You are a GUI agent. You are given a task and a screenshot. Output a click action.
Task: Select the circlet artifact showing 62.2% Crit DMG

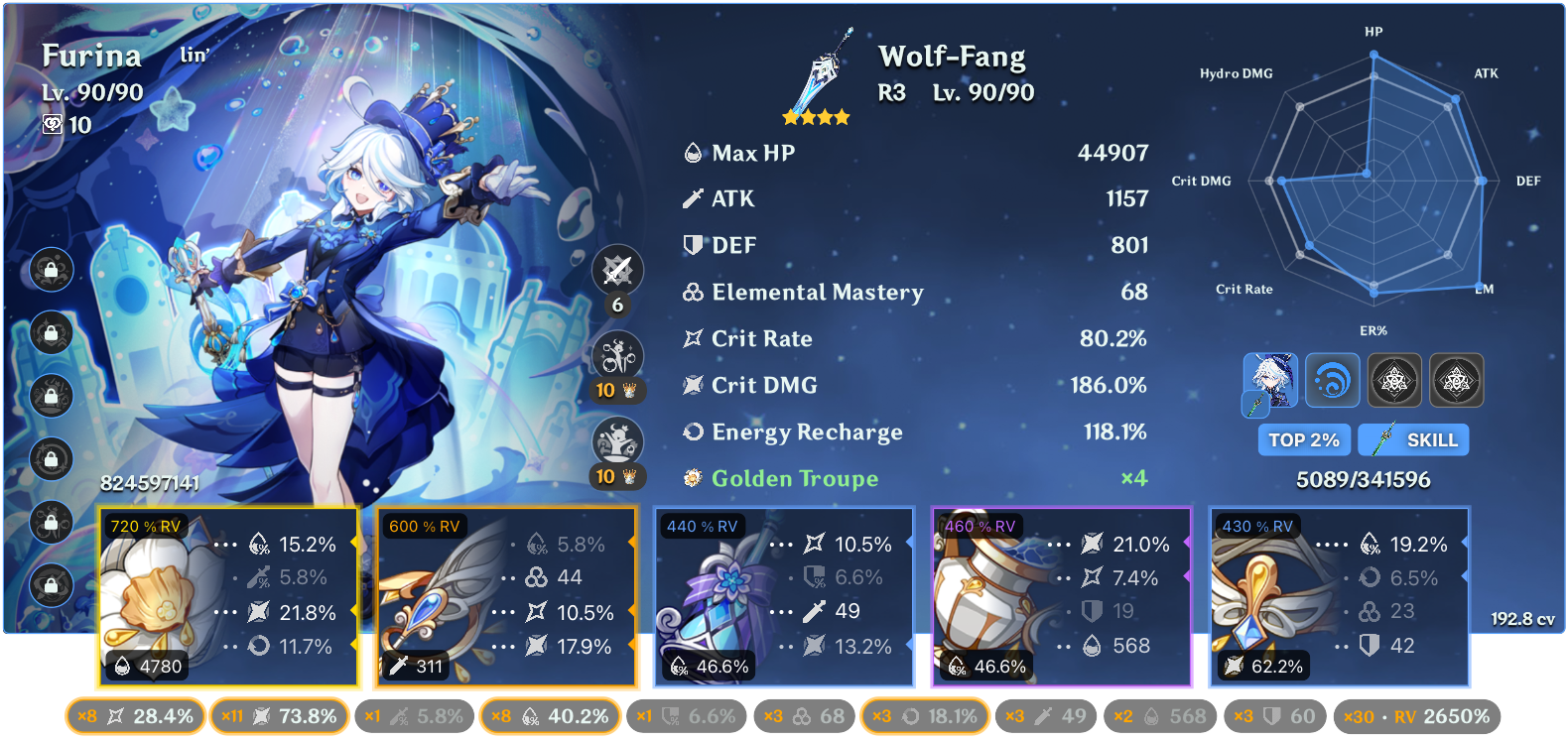tap(1339, 595)
